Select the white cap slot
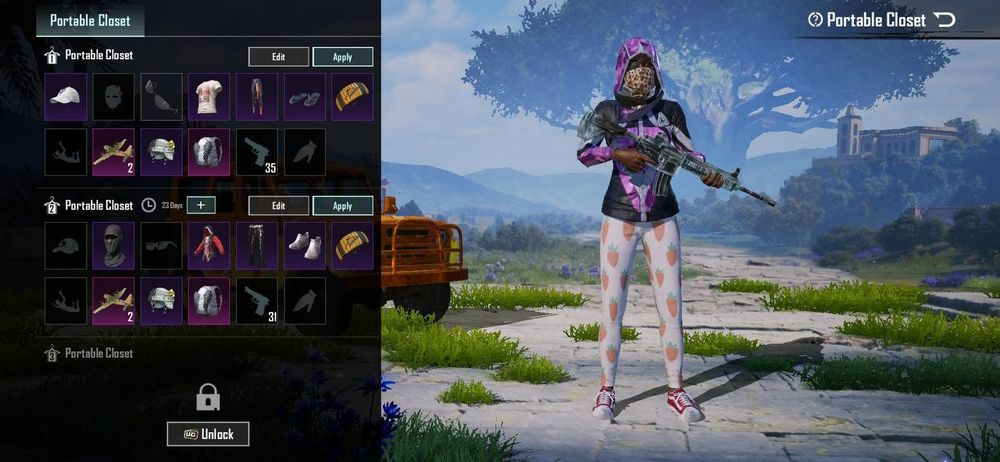The image size is (1000, 462). tap(66, 97)
